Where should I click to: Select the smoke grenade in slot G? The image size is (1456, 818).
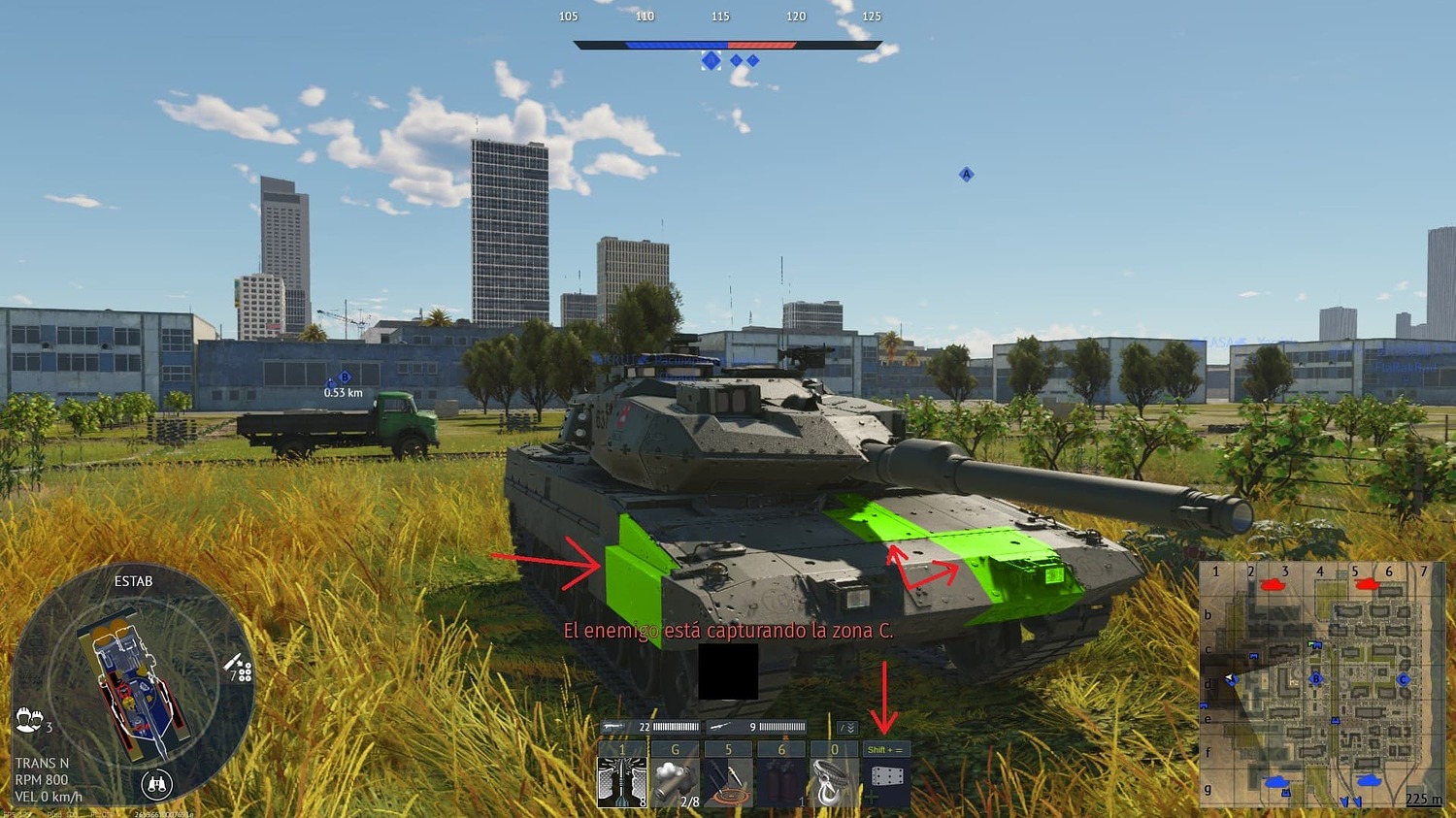(676, 781)
